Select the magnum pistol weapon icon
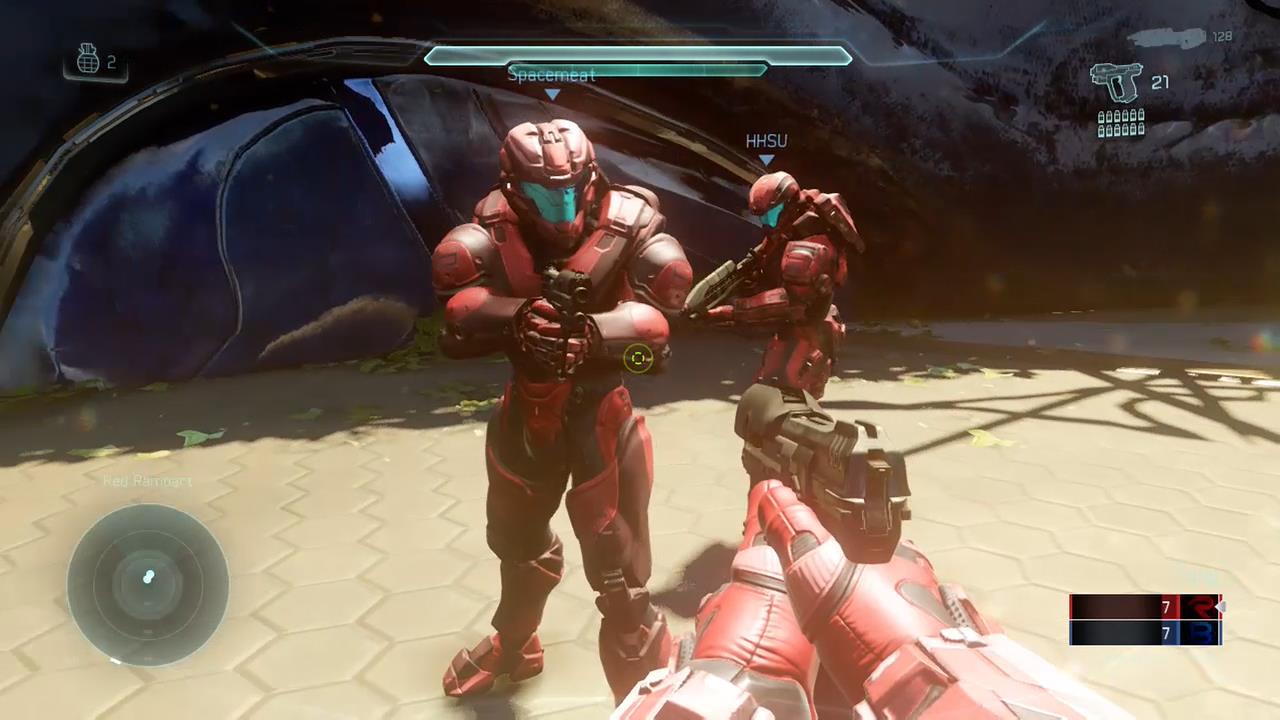 [1116, 82]
